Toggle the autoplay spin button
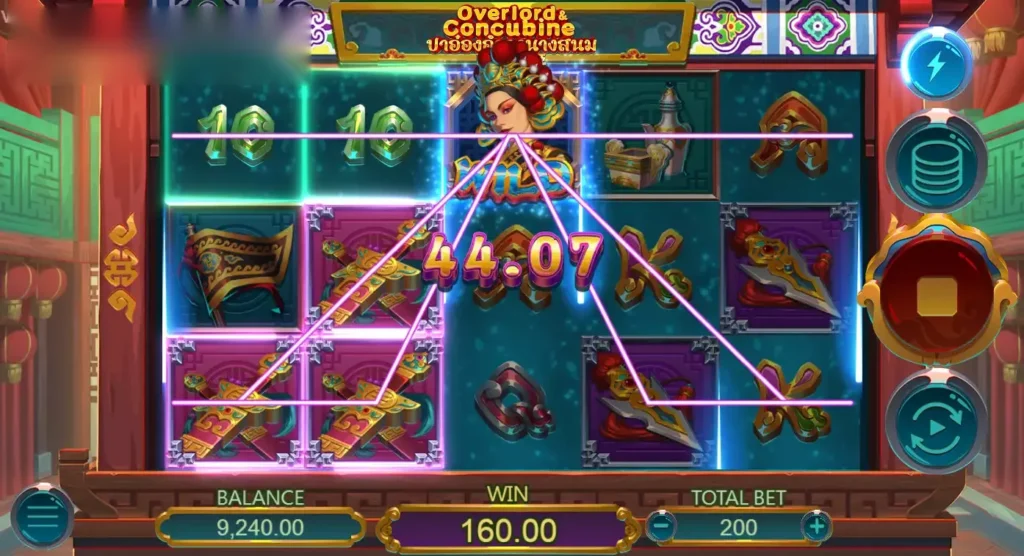The height and width of the screenshot is (556, 1024). 936,420
